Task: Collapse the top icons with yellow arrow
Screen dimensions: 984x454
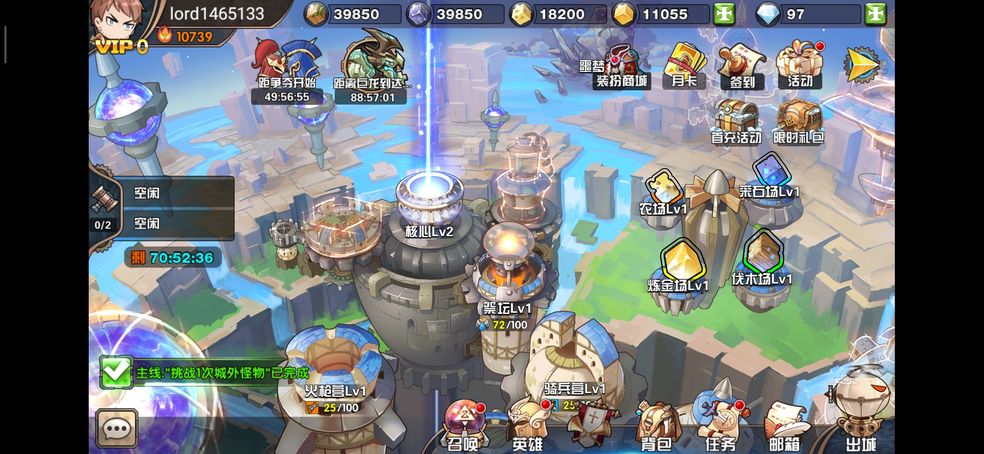Action: 862,65
